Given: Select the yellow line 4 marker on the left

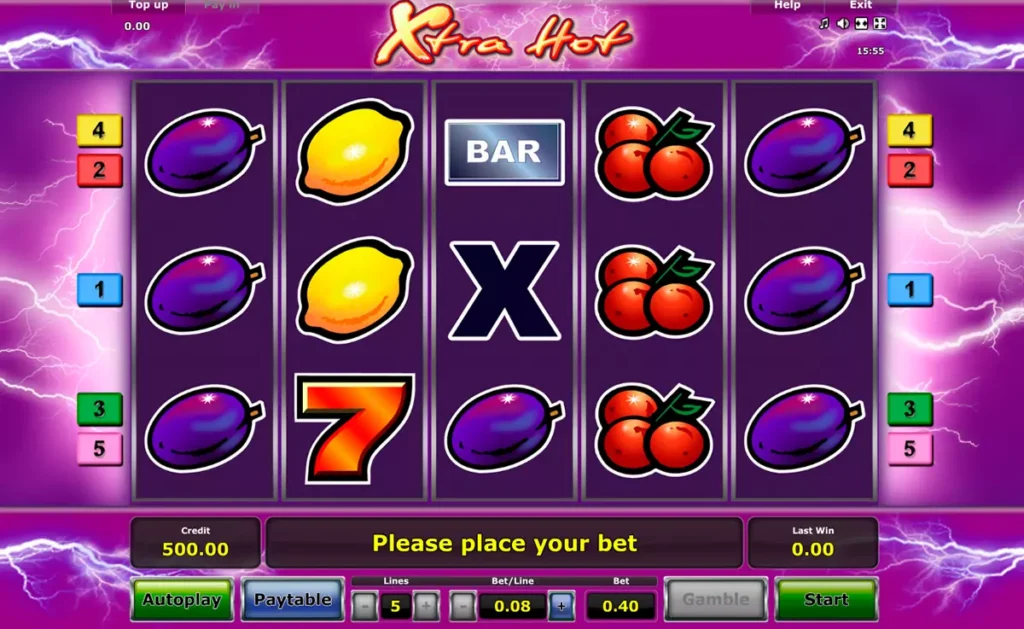Looking at the screenshot, I should 99,130.
